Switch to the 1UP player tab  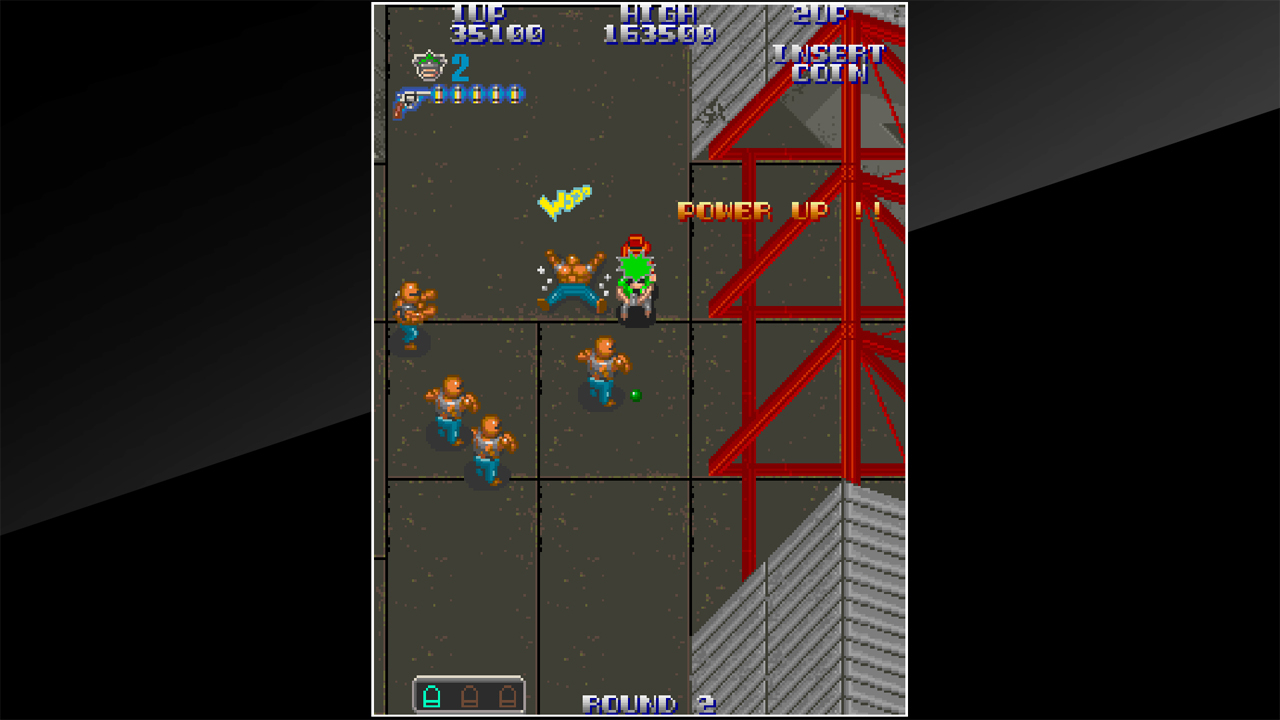480,11
